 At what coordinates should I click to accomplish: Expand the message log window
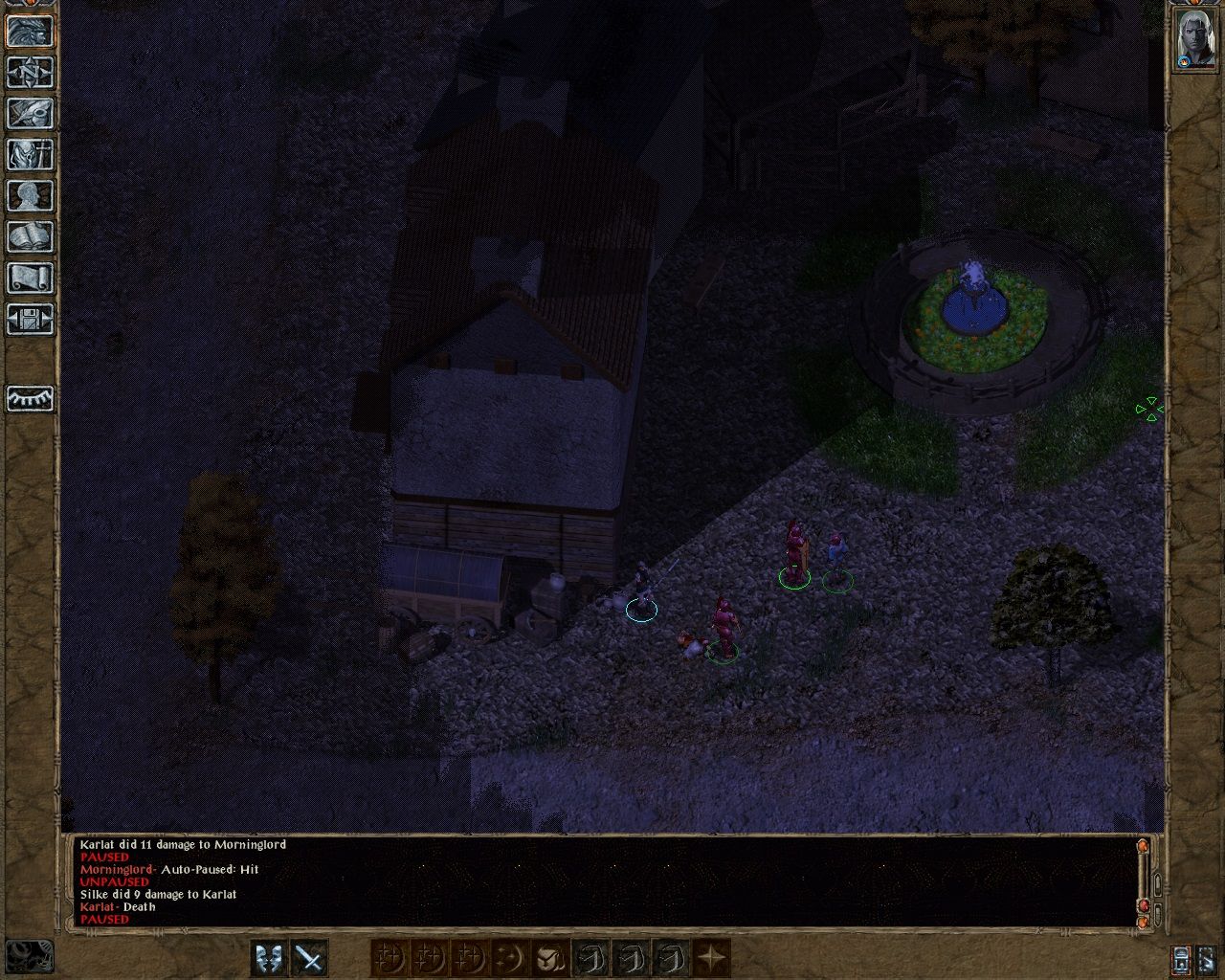click(x=1157, y=884)
